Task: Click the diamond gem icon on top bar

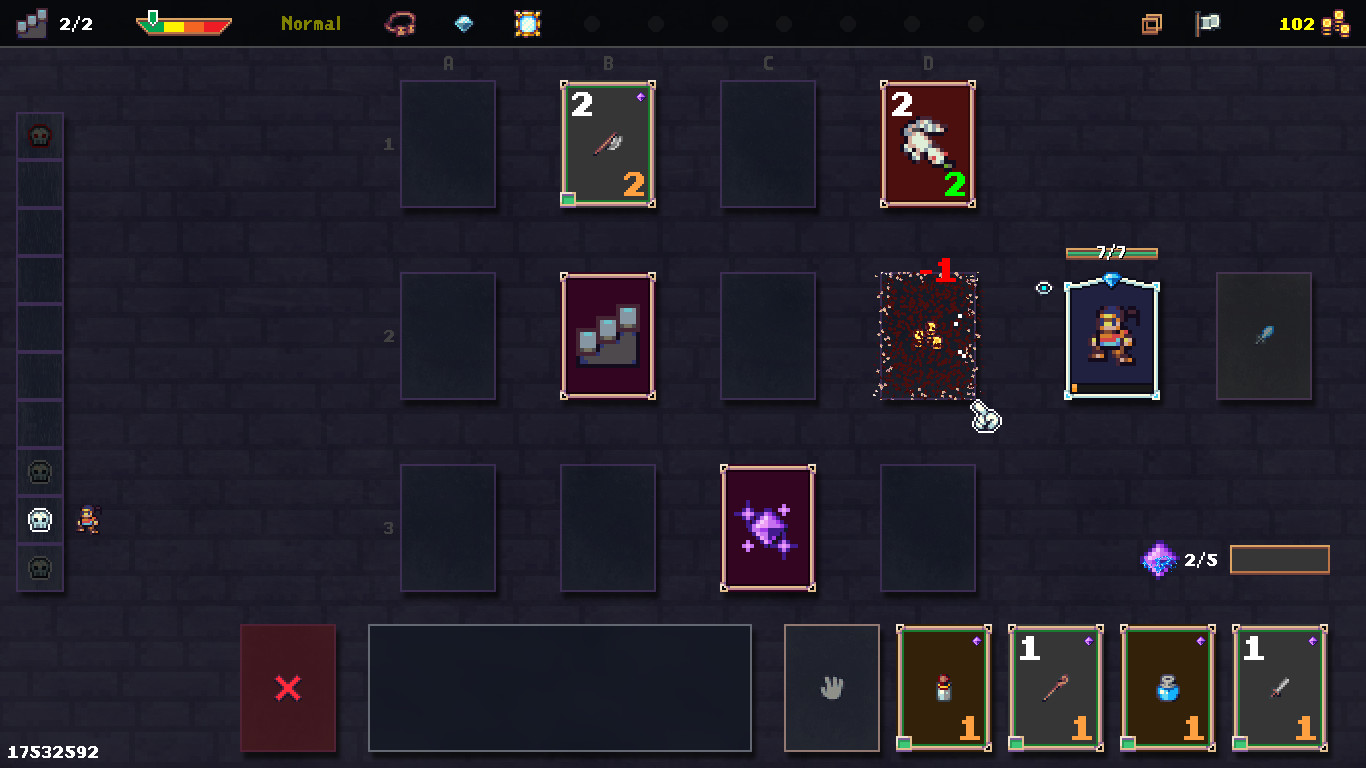Action: (x=462, y=22)
